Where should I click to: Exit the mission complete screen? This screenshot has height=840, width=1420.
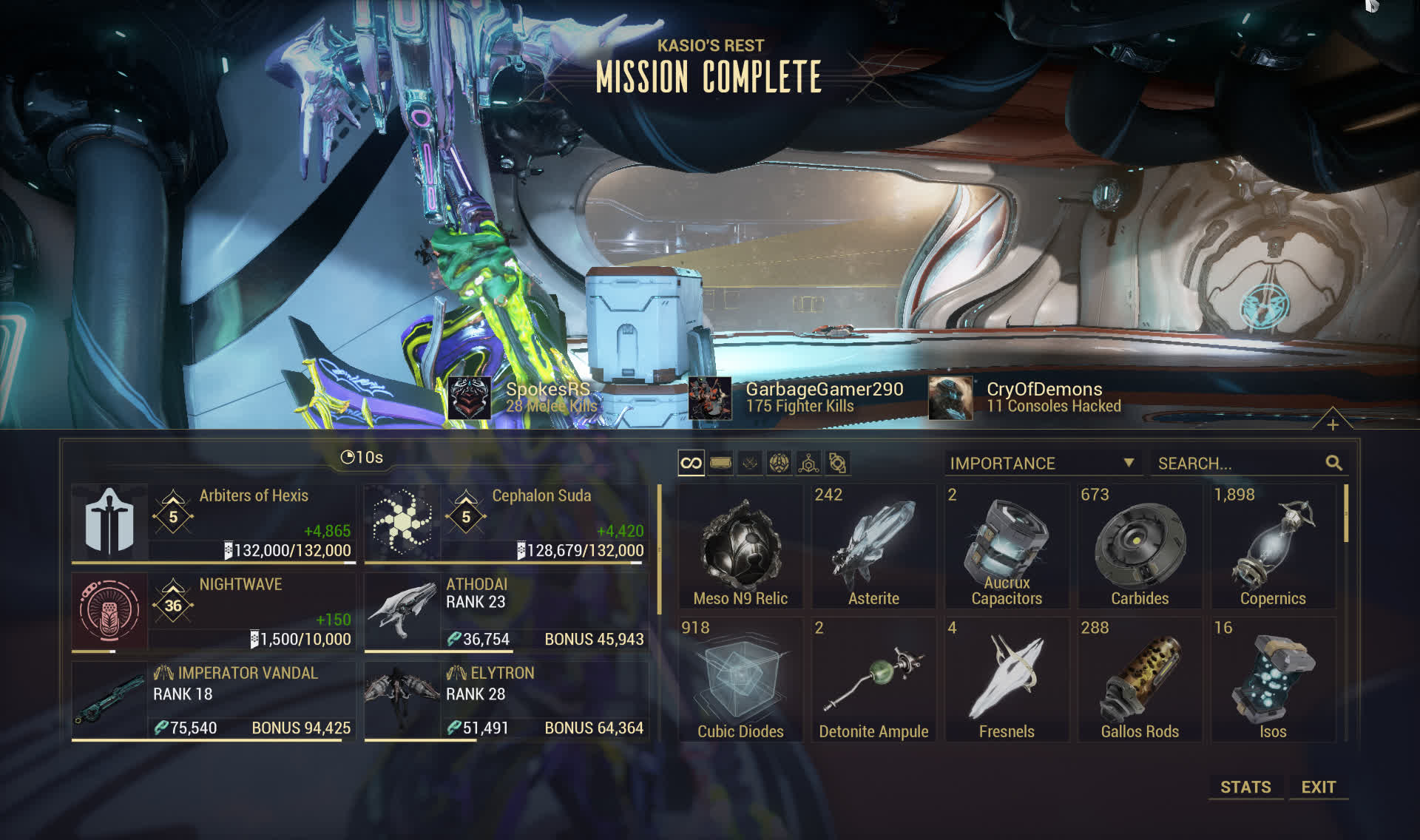point(1318,787)
